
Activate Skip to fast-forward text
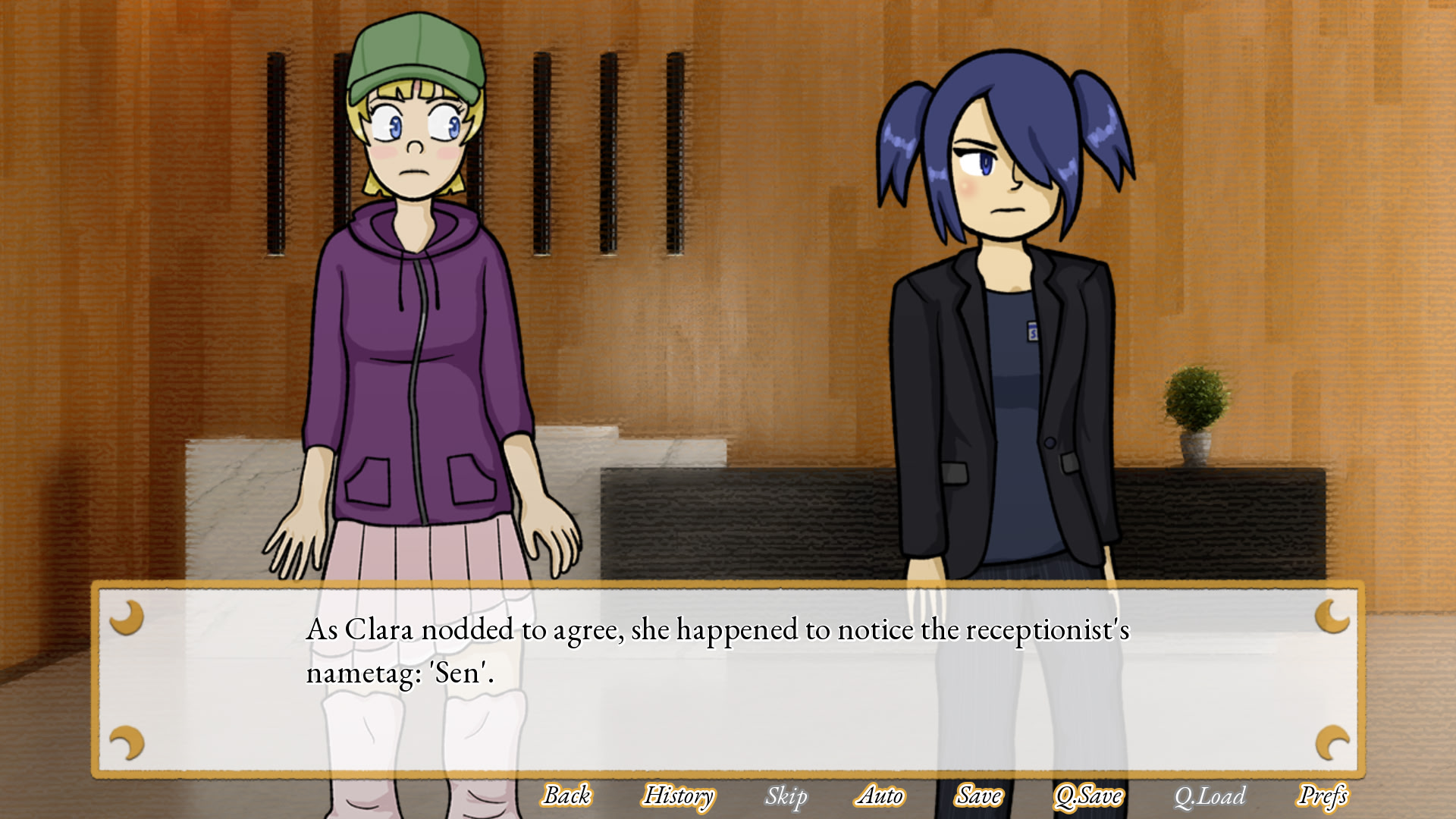pyautogui.click(x=786, y=795)
